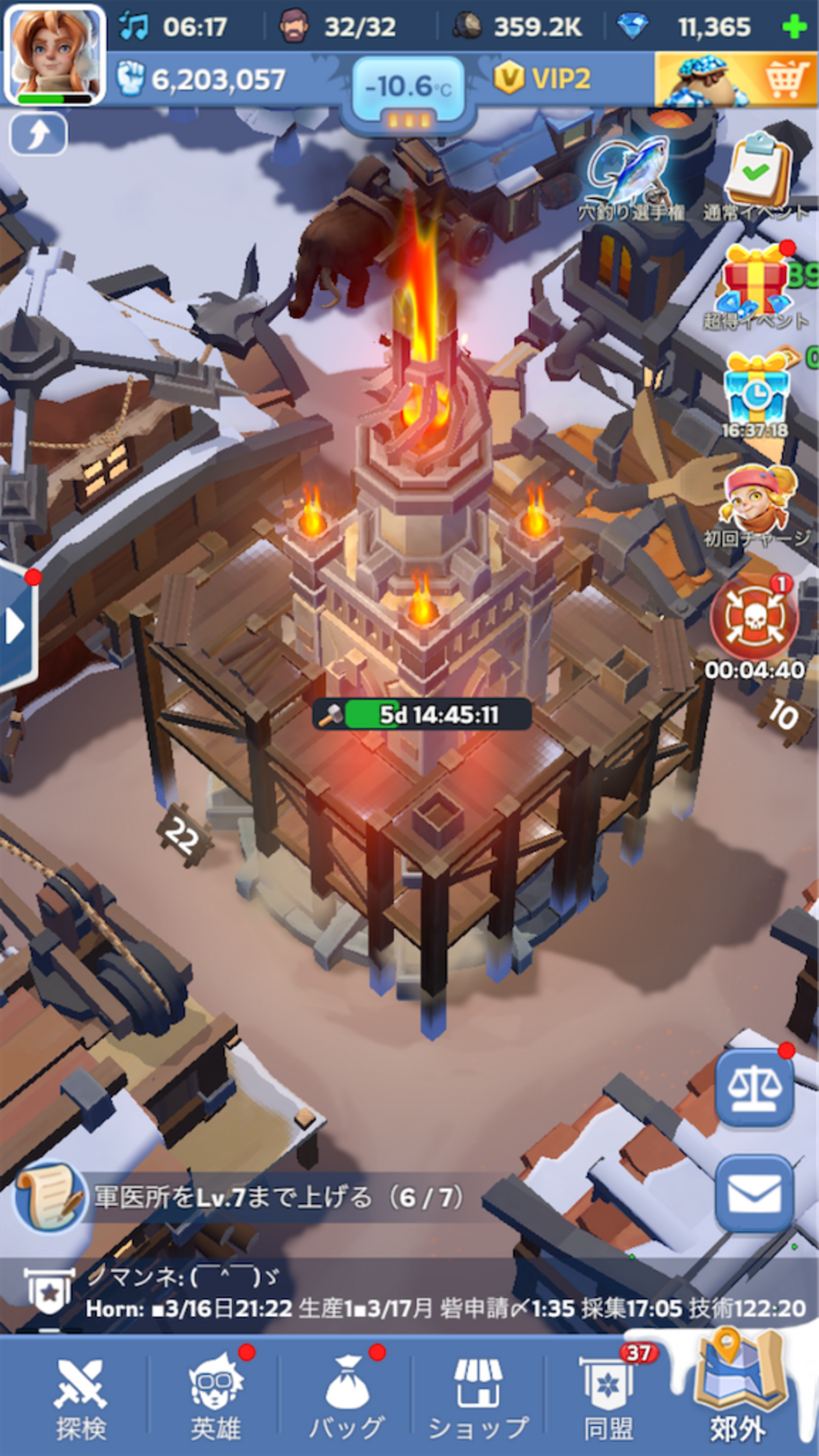Open the scales balance button
Viewport: 819px width, 1456px height.
pyautogui.click(x=754, y=1088)
